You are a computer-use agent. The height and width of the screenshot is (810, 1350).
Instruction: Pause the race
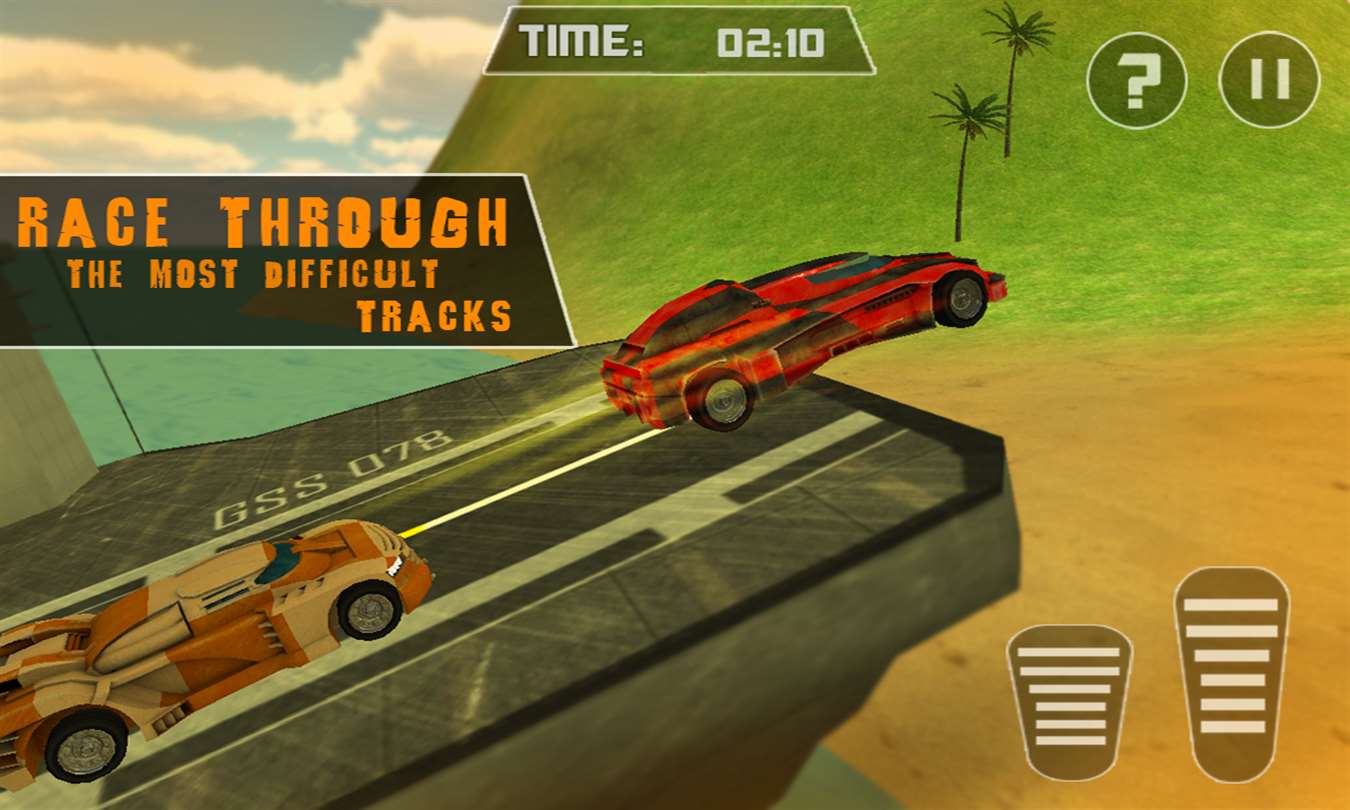click(x=1269, y=80)
